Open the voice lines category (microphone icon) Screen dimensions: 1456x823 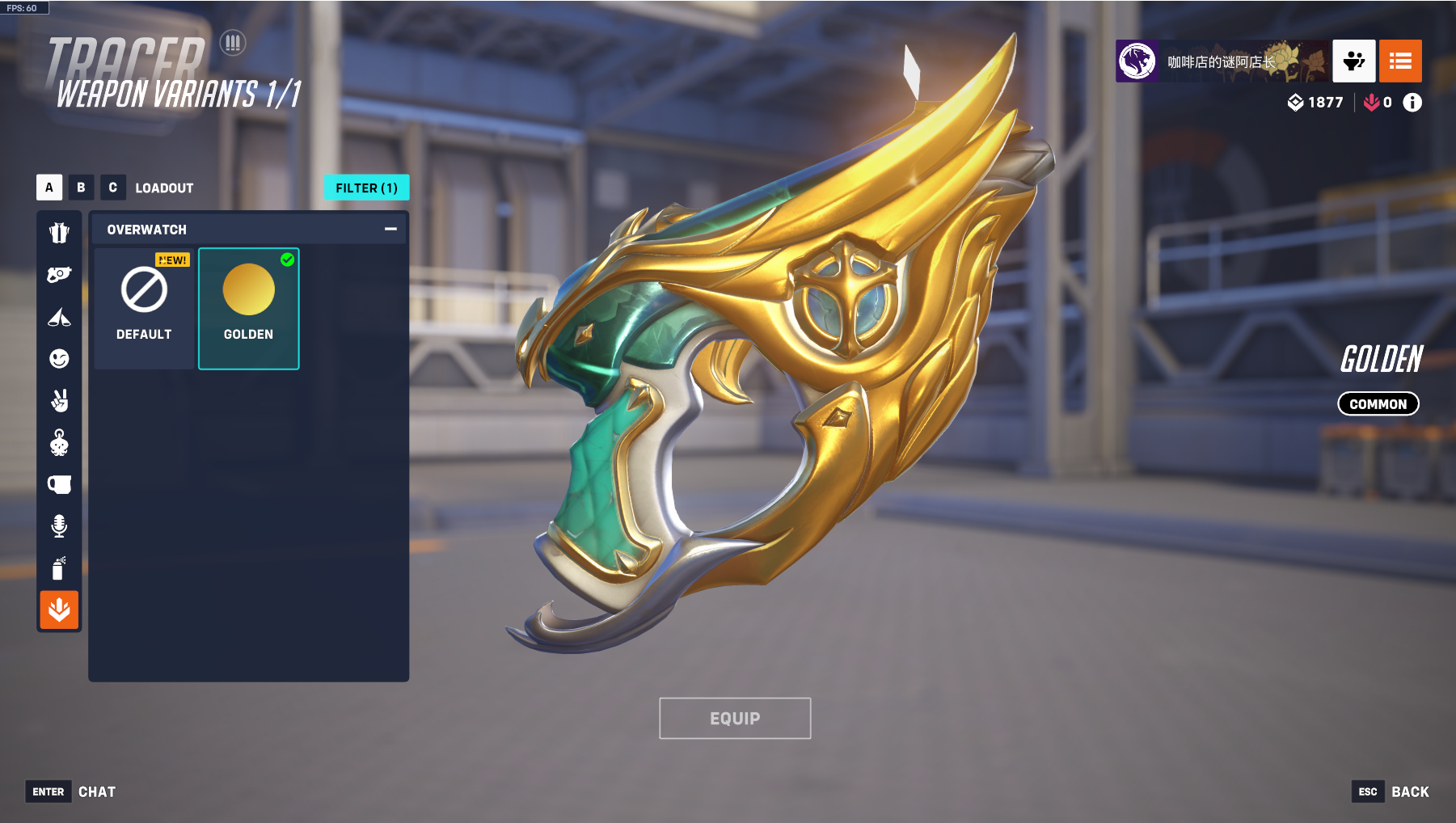(59, 526)
